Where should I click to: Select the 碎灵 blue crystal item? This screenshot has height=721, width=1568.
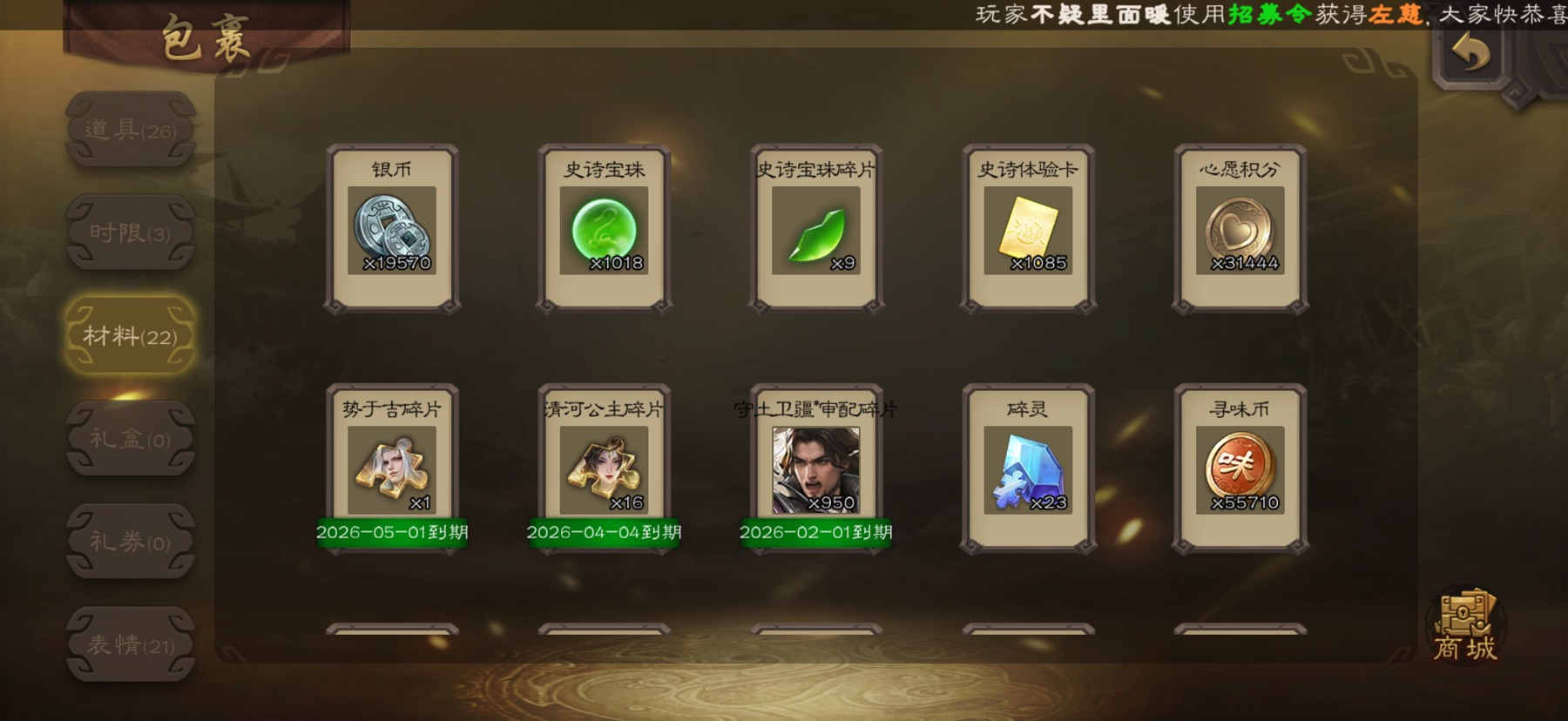pos(1028,470)
